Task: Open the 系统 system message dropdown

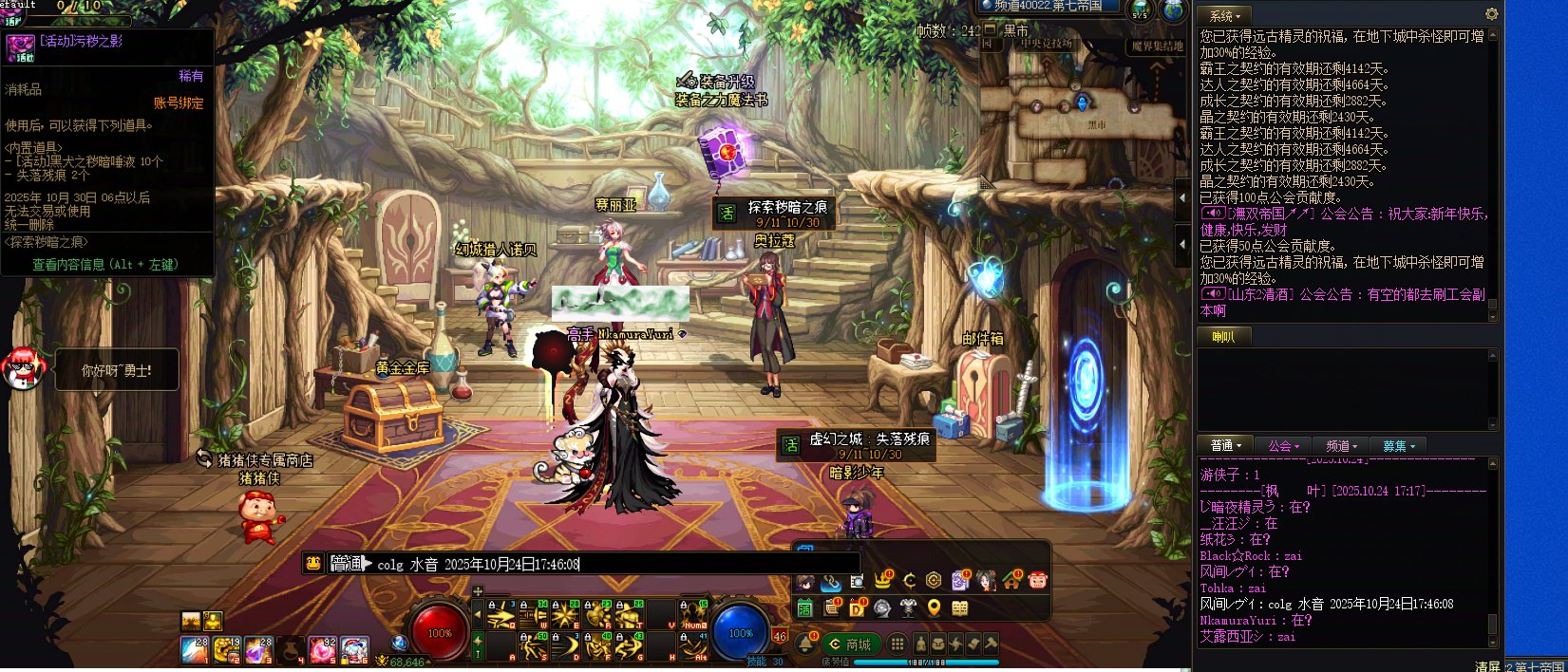Action: 1225,16
